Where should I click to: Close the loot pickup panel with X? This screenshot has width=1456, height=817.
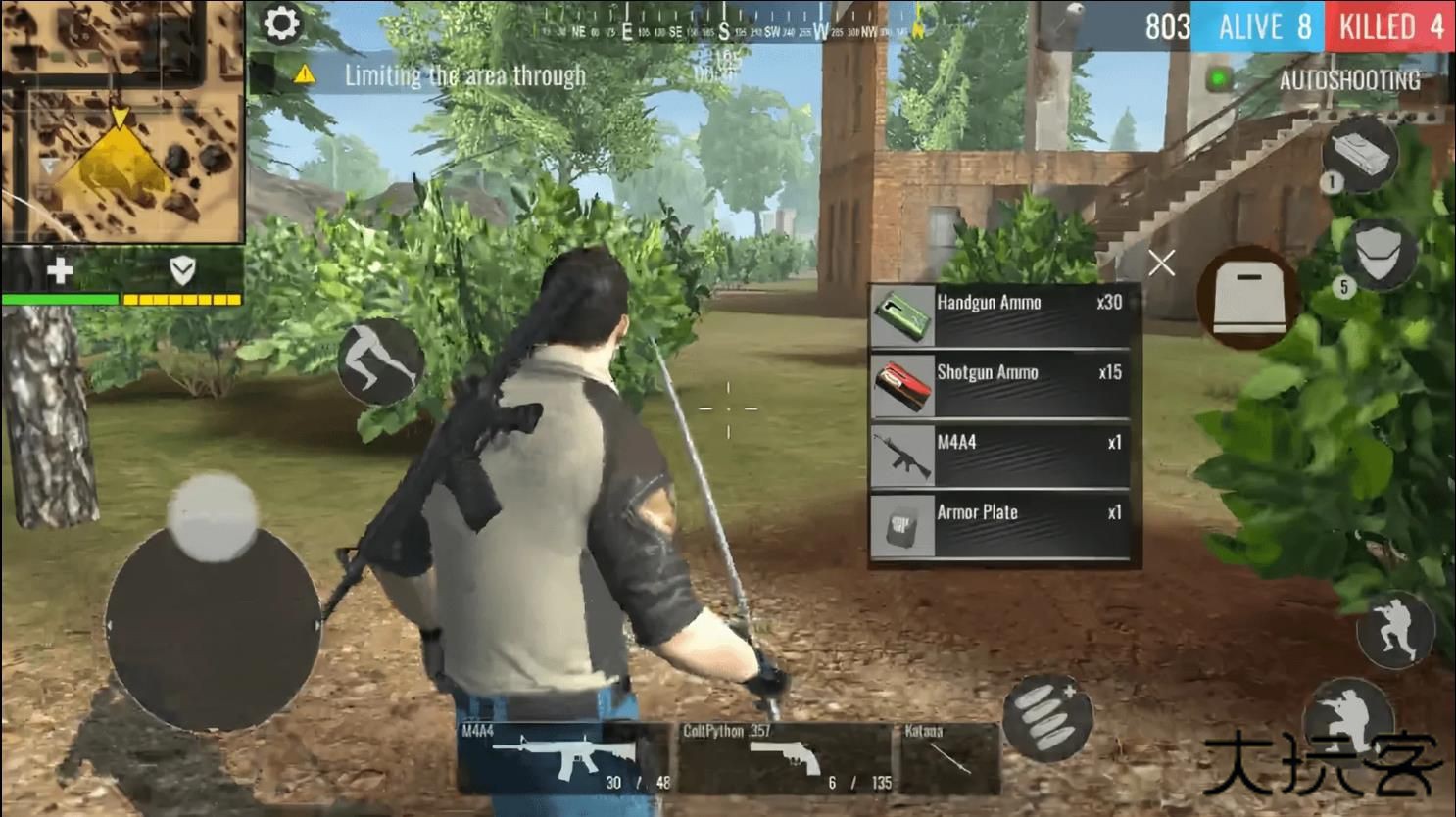[x=1160, y=263]
